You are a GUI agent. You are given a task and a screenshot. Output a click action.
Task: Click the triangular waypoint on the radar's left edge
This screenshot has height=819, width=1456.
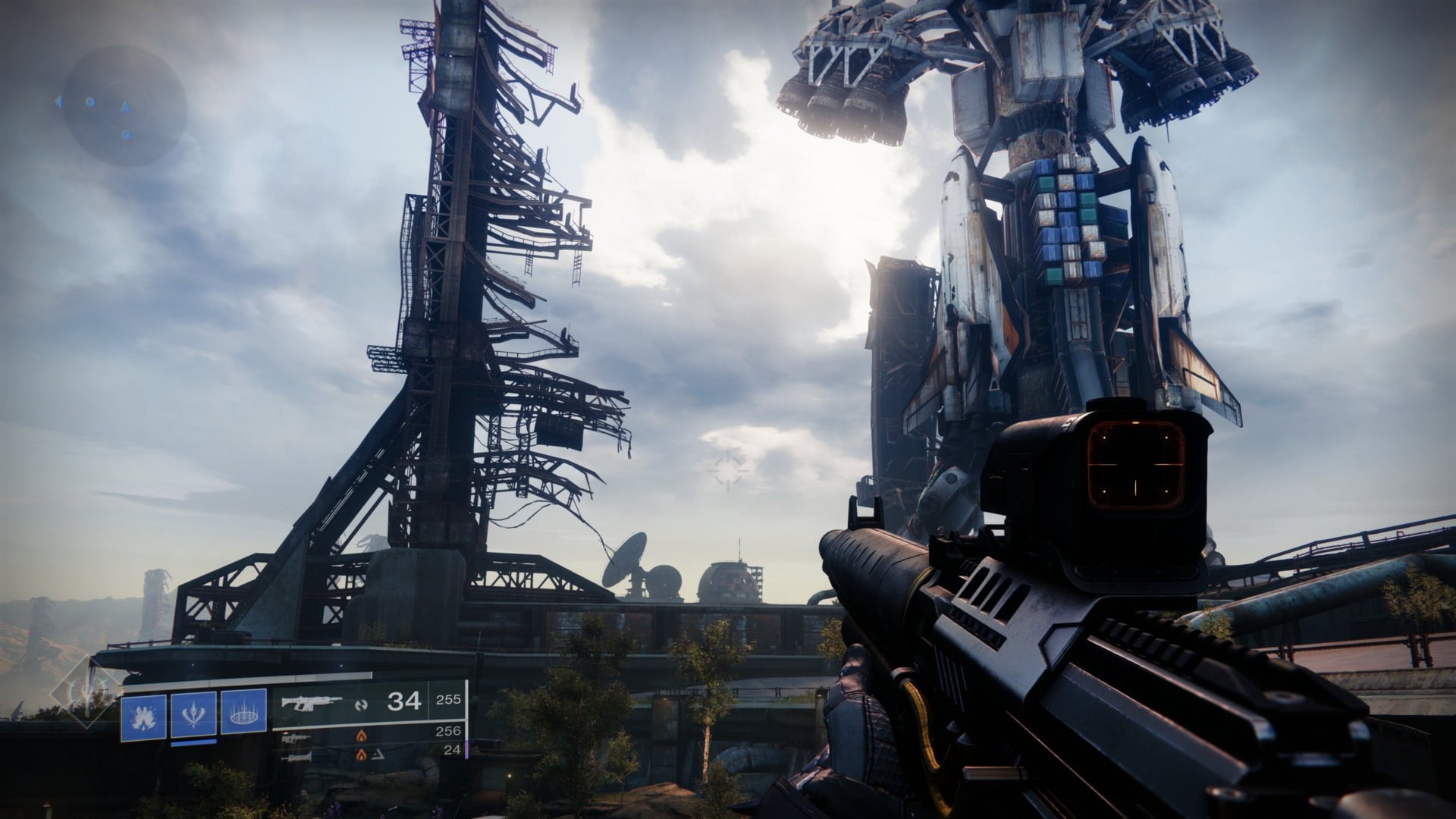point(58,102)
